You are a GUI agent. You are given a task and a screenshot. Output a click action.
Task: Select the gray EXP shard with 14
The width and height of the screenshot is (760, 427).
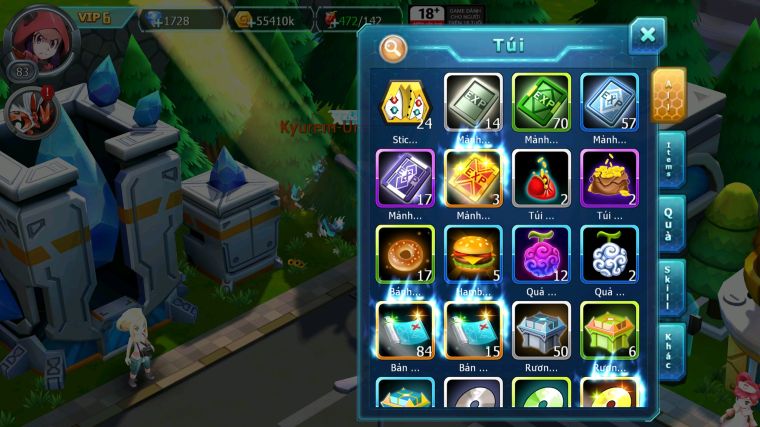coord(473,102)
